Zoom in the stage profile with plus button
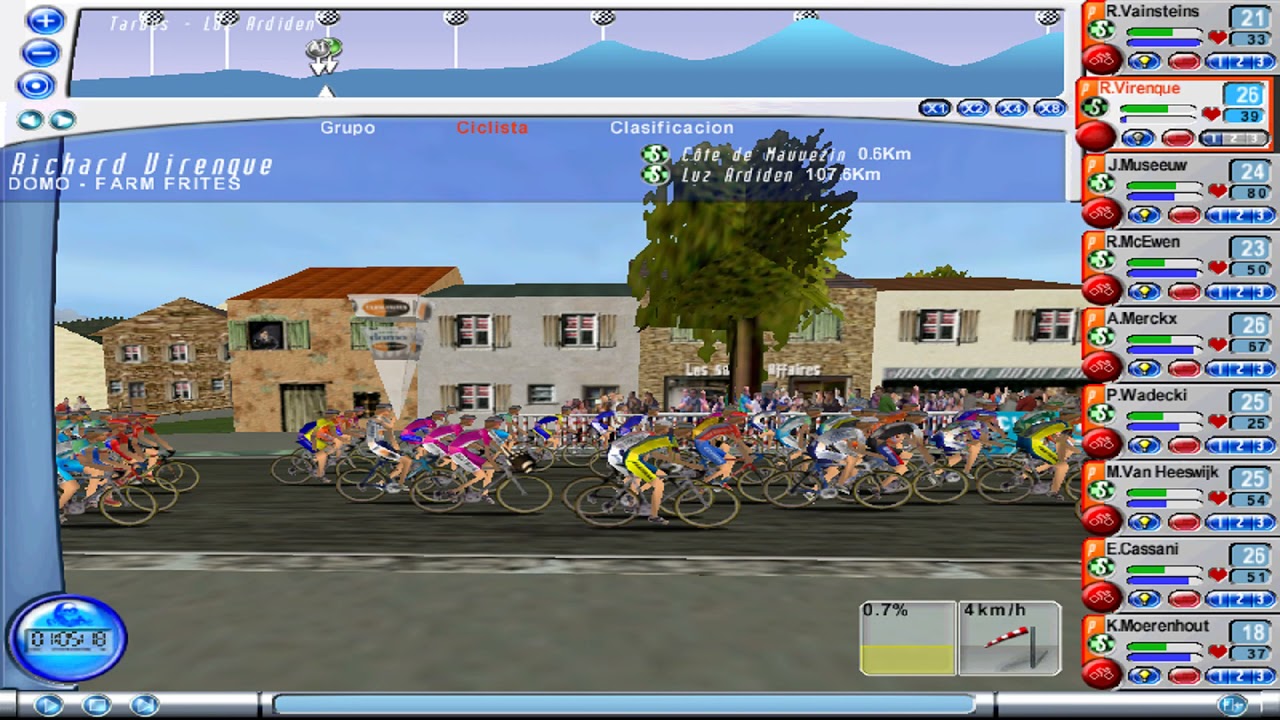1280x720 pixels. click(44, 21)
